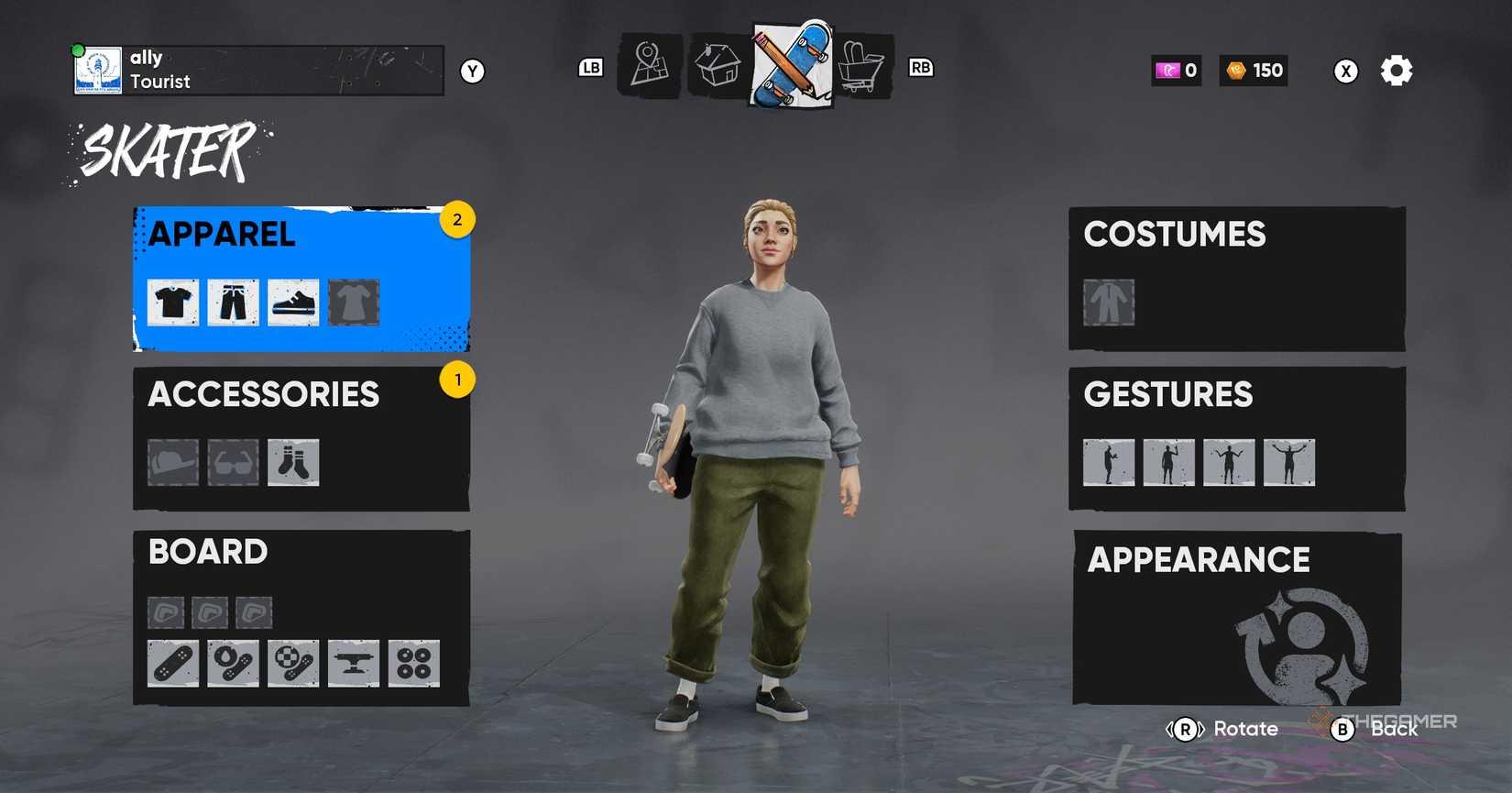Select the sunglasses accessory slot
The width and height of the screenshot is (1512, 793).
[x=233, y=462]
